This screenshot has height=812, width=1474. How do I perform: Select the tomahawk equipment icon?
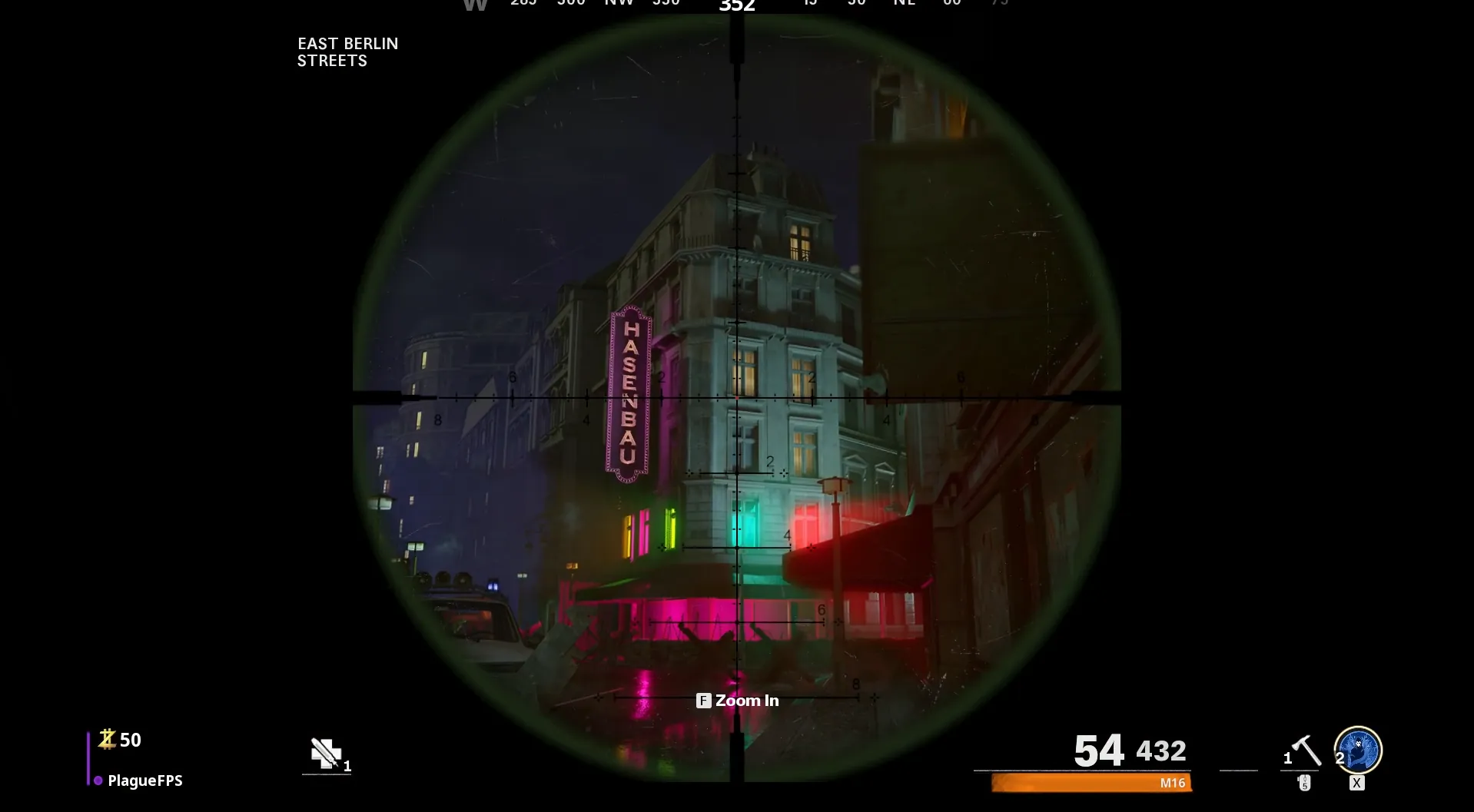[1306, 751]
